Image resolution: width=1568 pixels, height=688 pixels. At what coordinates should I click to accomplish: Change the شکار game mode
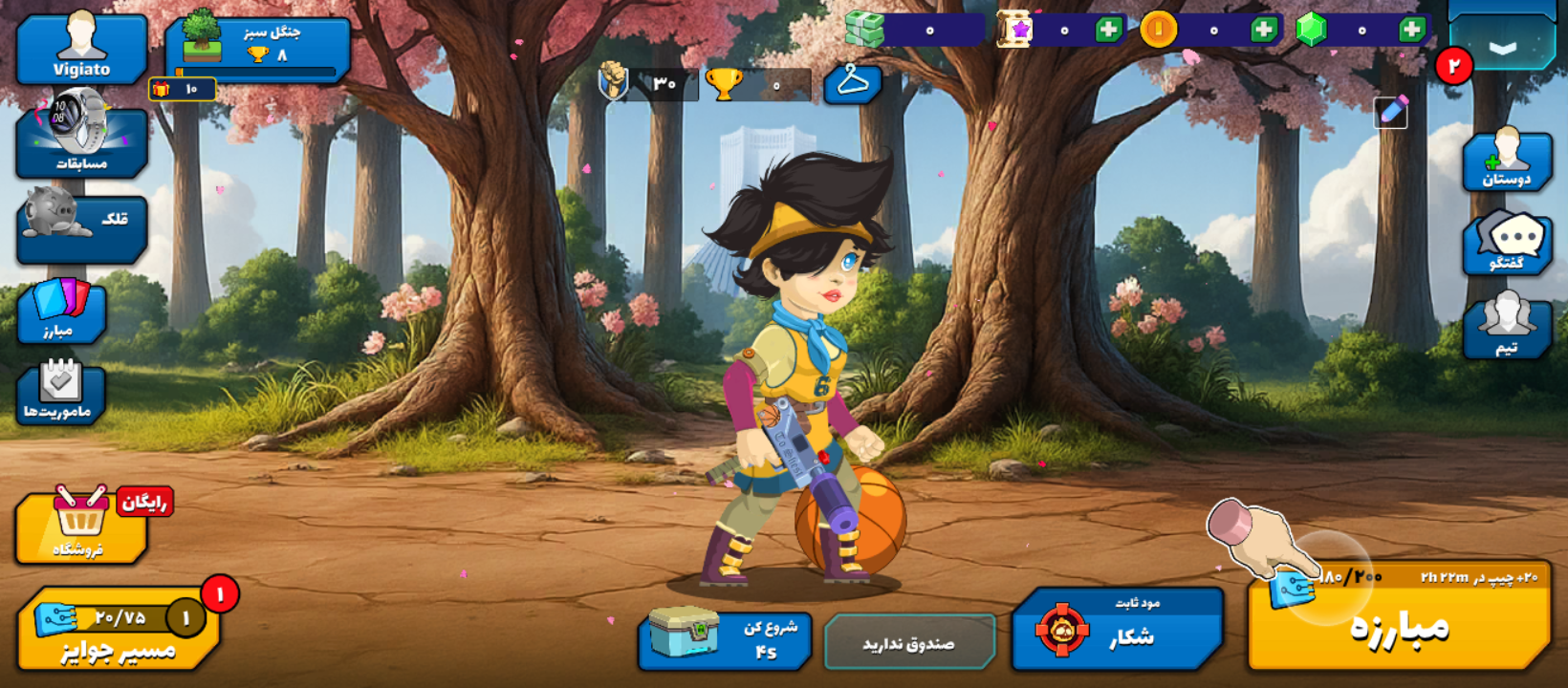(x=1117, y=629)
